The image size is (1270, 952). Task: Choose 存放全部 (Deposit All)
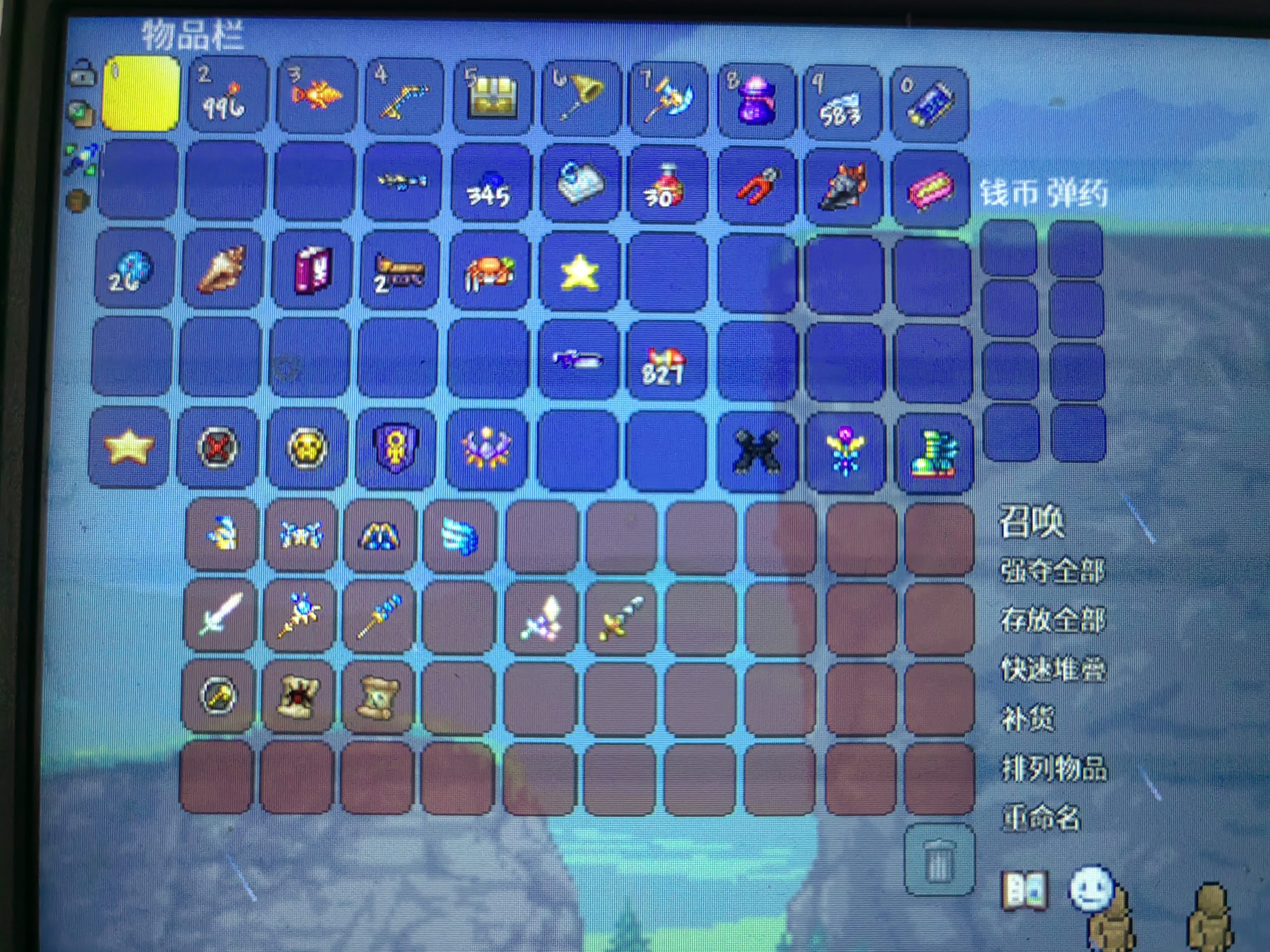[x=1052, y=620]
